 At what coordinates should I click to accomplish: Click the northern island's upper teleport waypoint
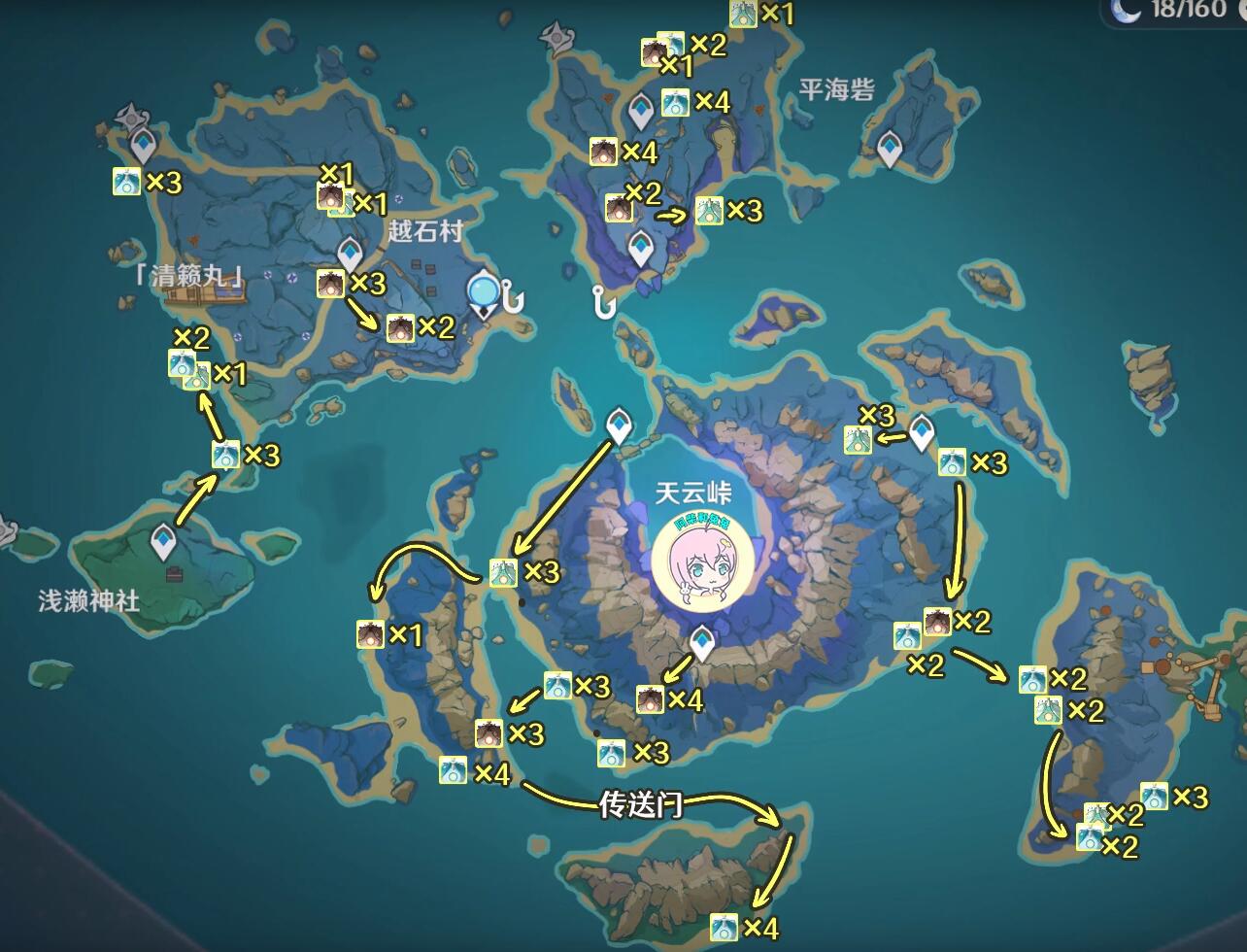pos(641,111)
